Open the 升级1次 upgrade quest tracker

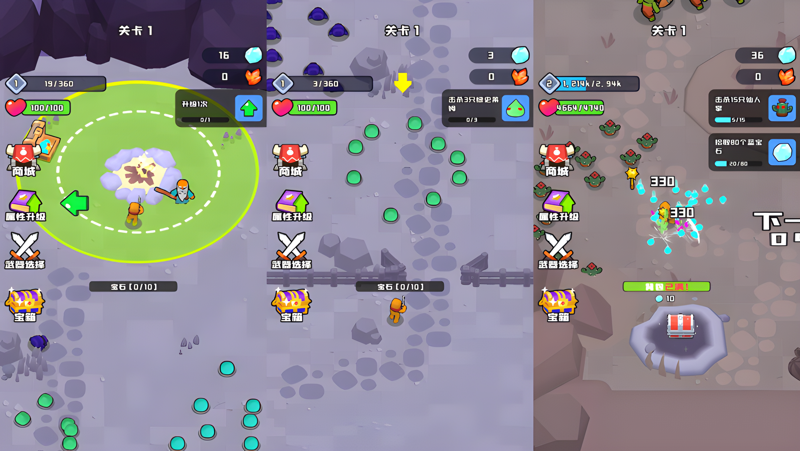pyautogui.click(x=221, y=108)
